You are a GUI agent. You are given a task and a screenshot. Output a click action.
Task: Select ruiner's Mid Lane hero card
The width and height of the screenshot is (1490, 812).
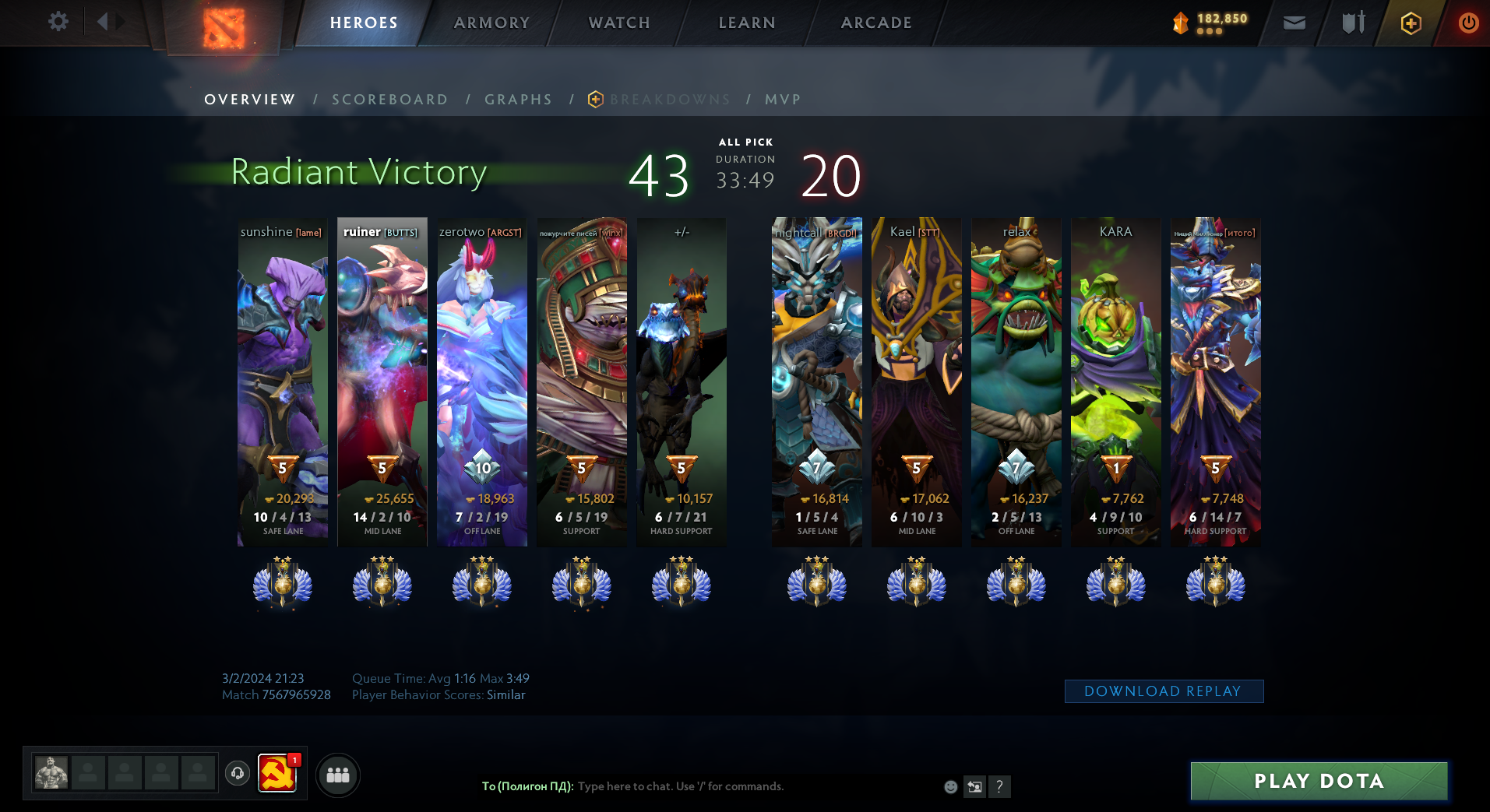pyautogui.click(x=382, y=381)
